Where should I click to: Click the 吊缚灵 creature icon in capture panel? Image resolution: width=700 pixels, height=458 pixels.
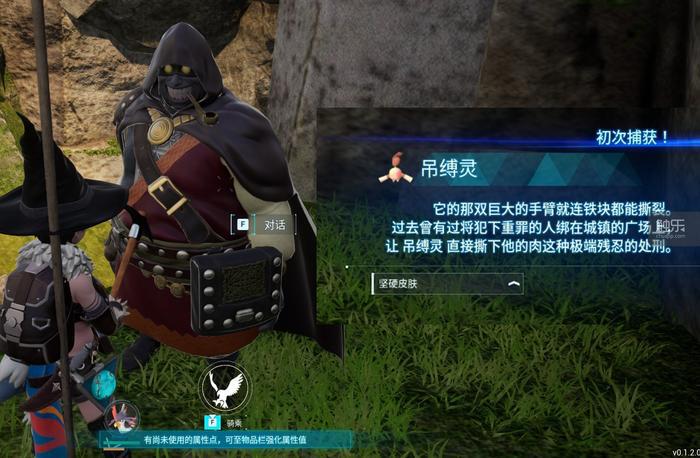point(396,169)
